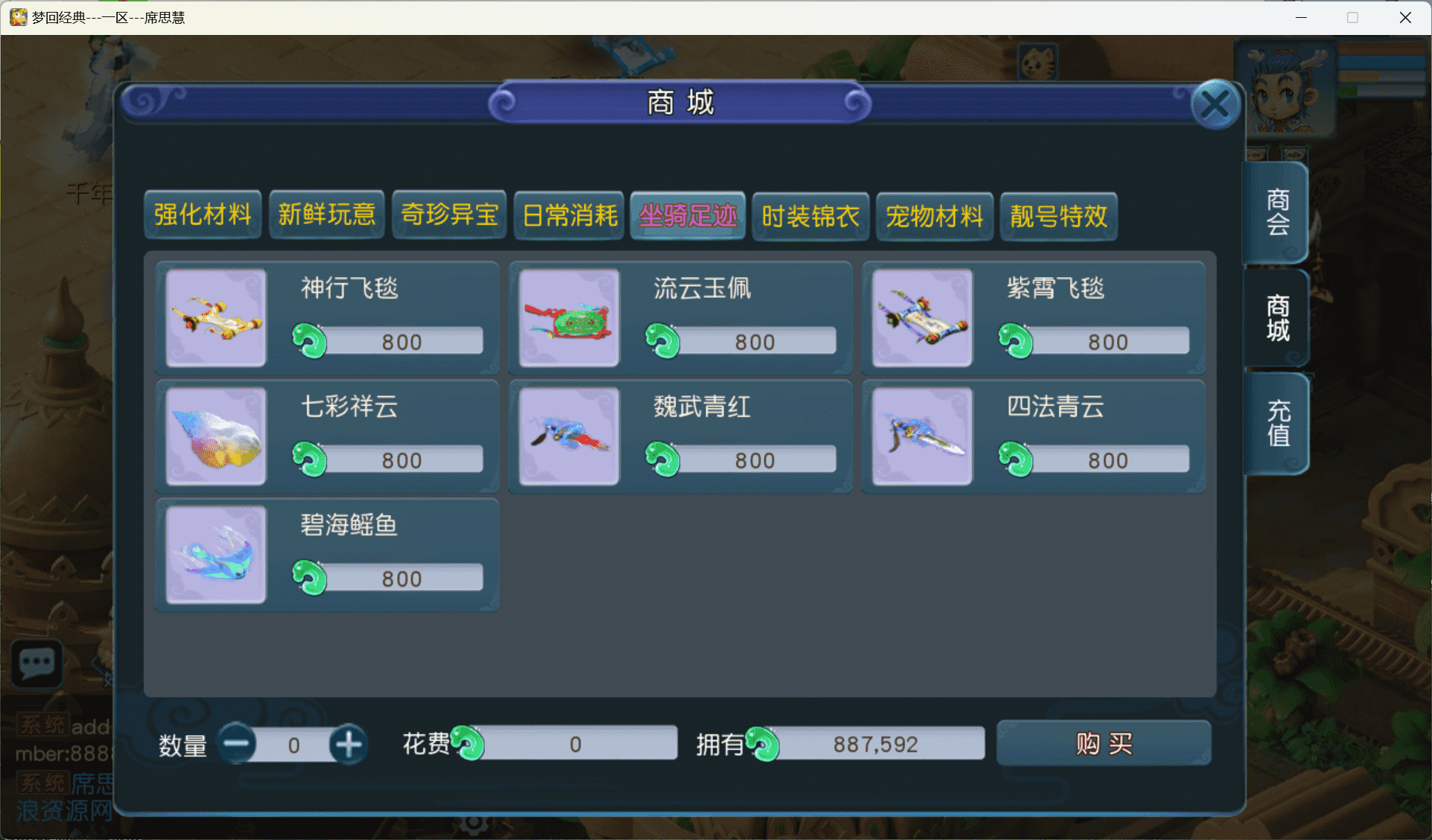This screenshot has width=1432, height=840.
Task: Select the 七彩祥云 cloud item icon
Action: click(215, 436)
